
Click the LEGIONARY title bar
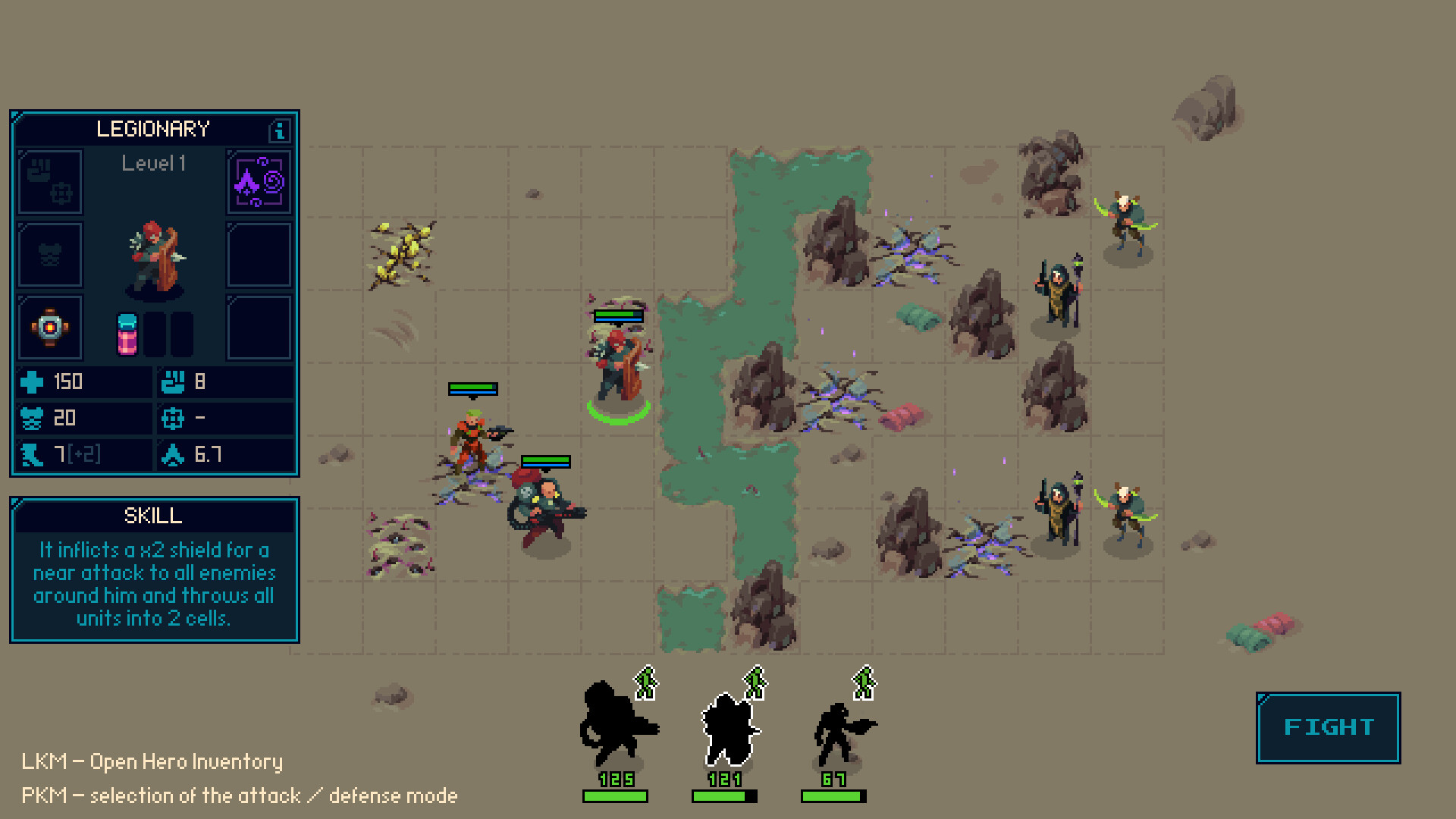154,129
